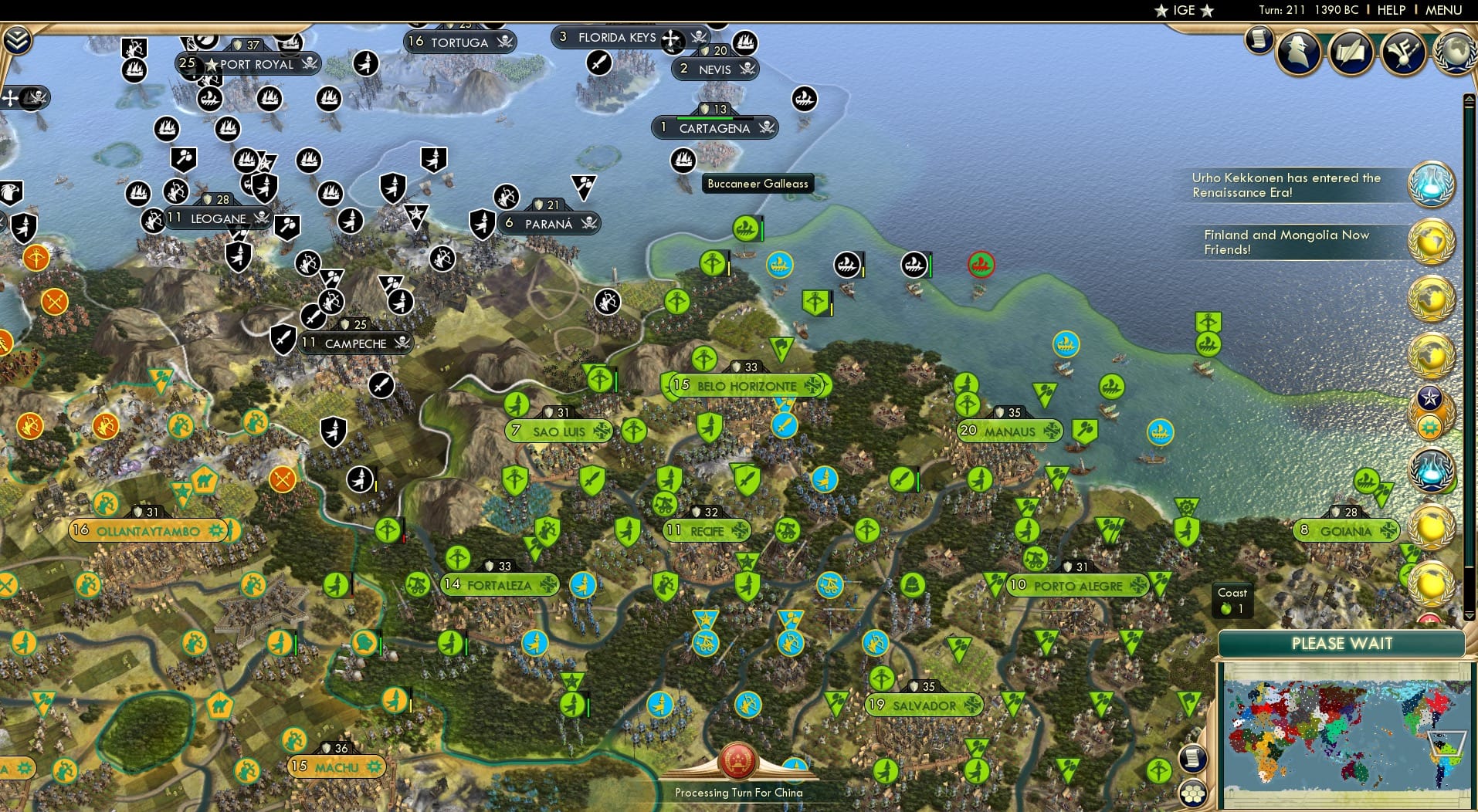This screenshot has height=812, width=1478.
Task: Open the Espionage overview (spy icon)
Action: pos(1299,52)
